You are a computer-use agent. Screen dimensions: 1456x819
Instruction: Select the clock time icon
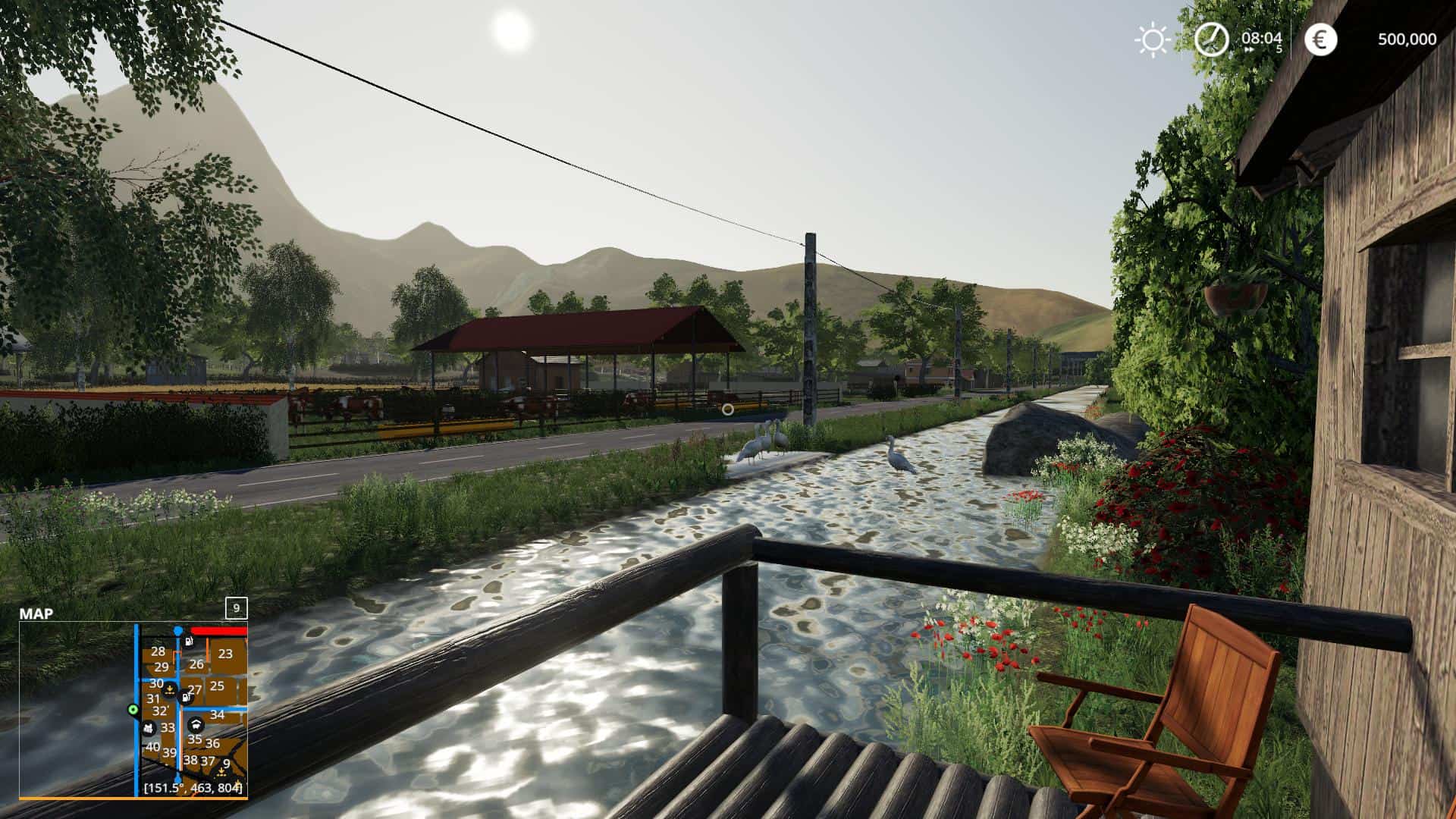[1211, 39]
